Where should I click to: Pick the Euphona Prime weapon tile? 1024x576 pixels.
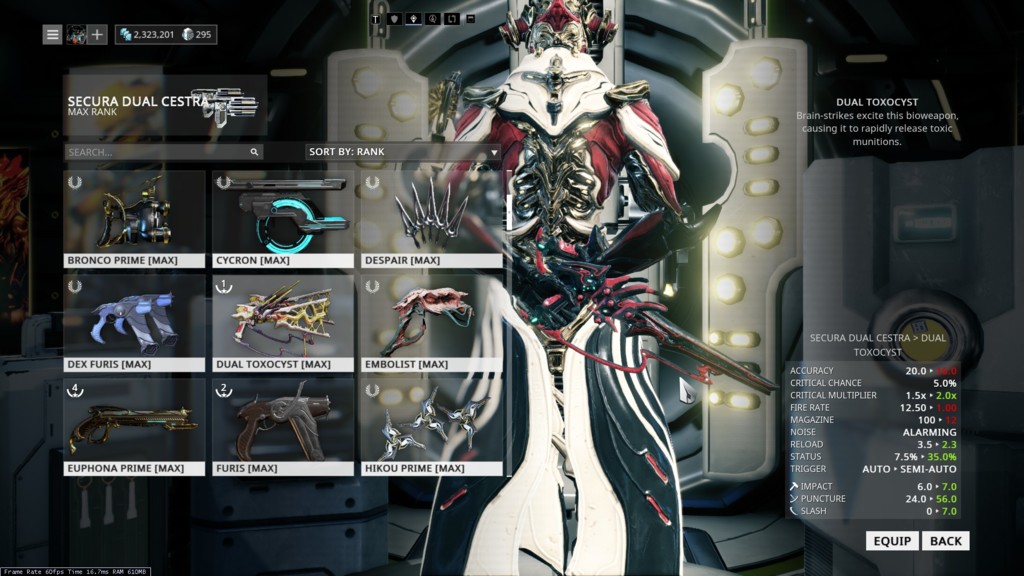(135, 427)
